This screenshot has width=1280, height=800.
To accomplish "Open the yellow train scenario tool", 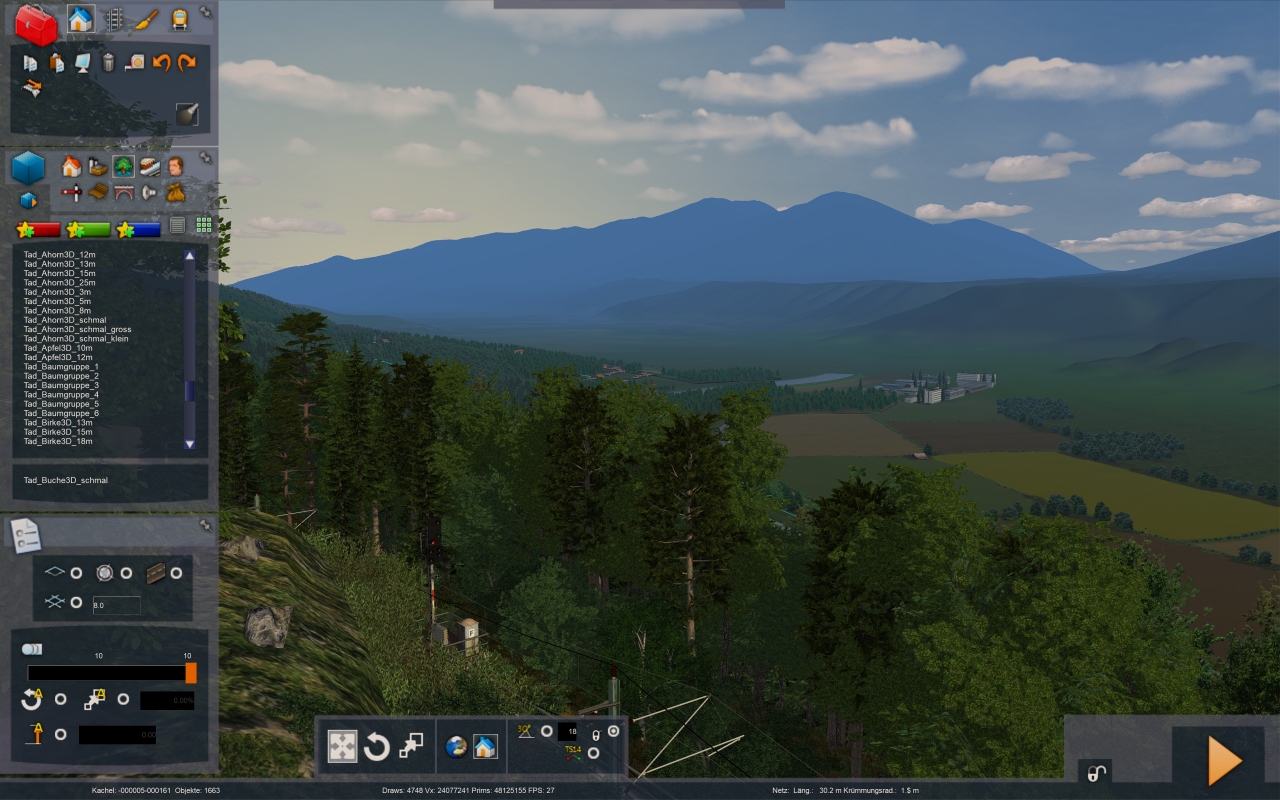I will click(x=179, y=19).
